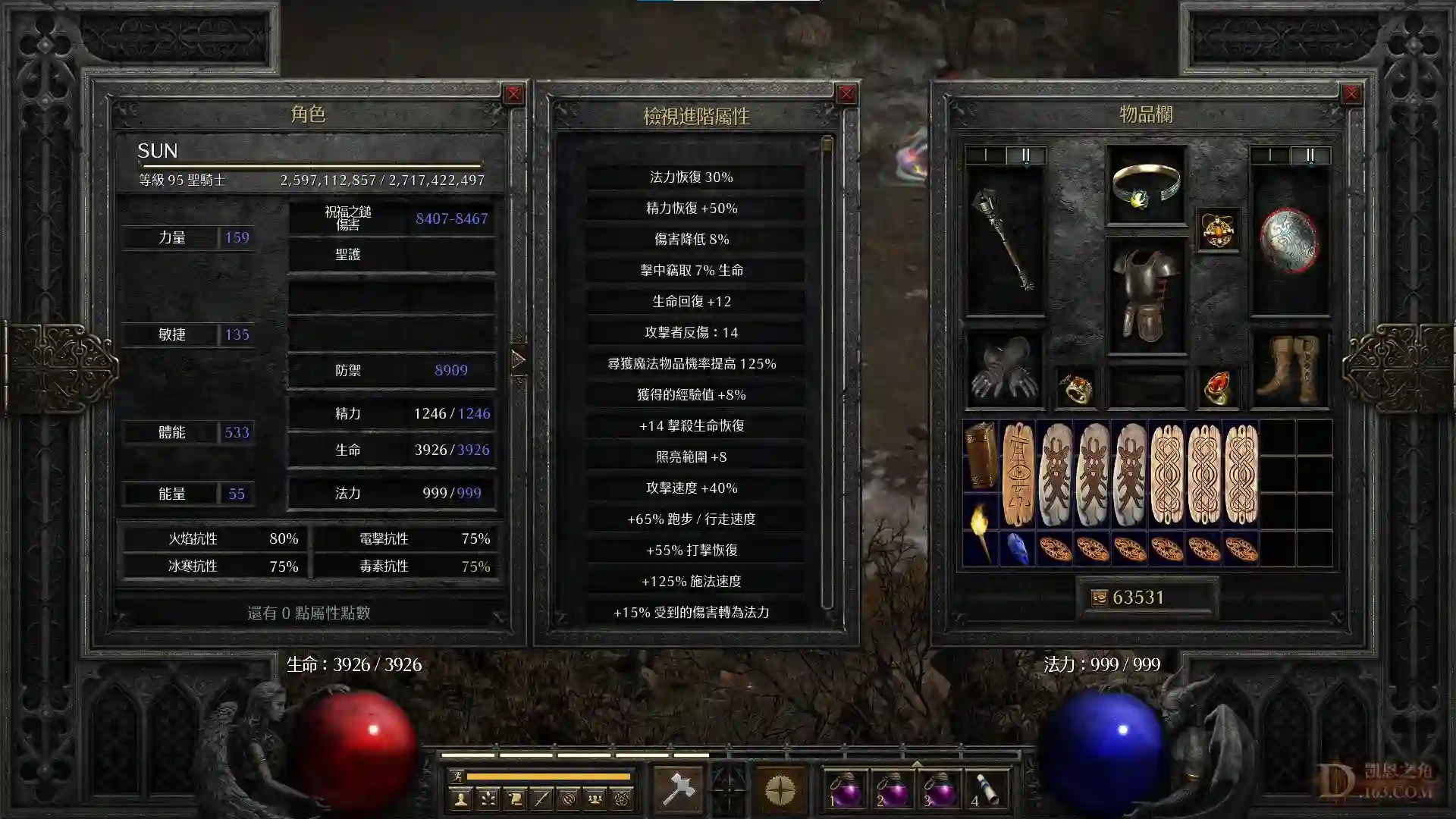1456x819 pixels.
Task: Open the skill tree icon in mini panel
Action: click(x=488, y=798)
